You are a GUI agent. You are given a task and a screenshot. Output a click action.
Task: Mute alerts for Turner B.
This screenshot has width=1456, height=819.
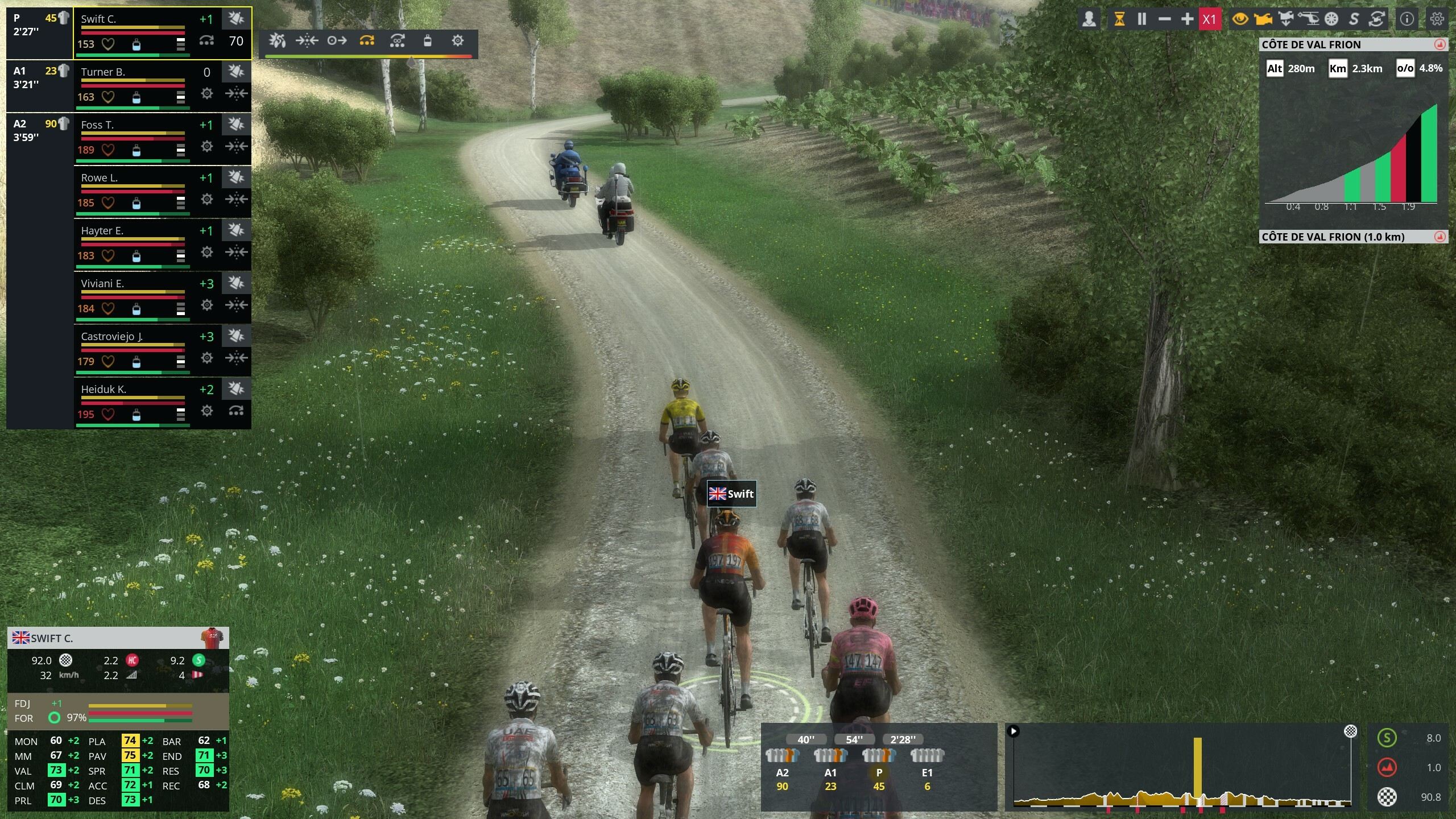[x=235, y=72]
